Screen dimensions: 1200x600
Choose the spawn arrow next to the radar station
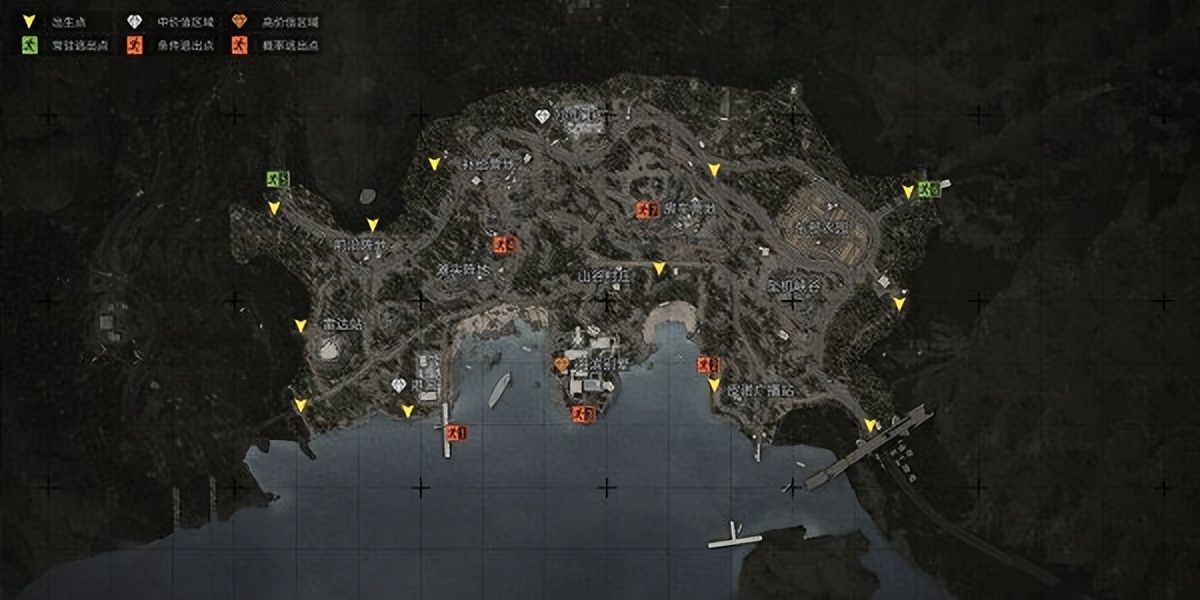[300, 326]
